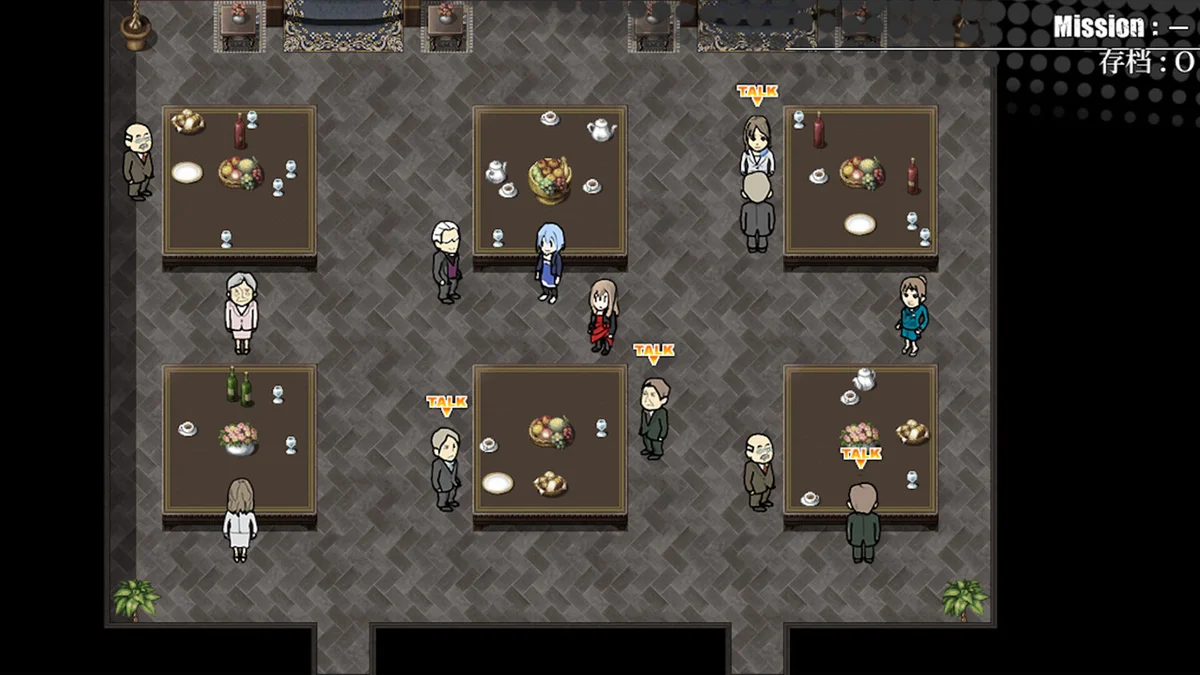Choose the TALK marker over the dark-haired suited man
The height and width of the screenshot is (675, 1200).
(654, 352)
